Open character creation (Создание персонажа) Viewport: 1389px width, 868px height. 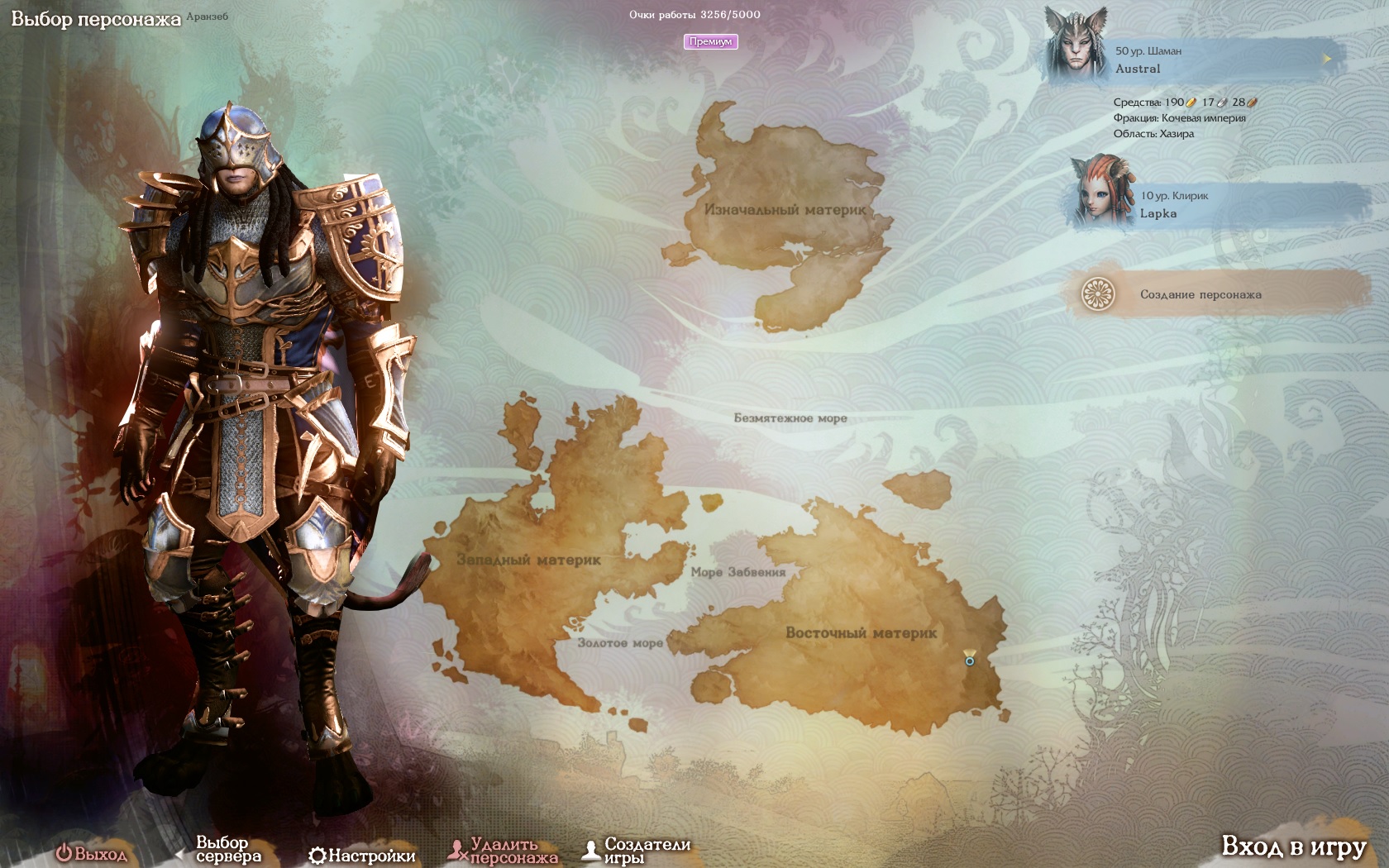[1200, 294]
